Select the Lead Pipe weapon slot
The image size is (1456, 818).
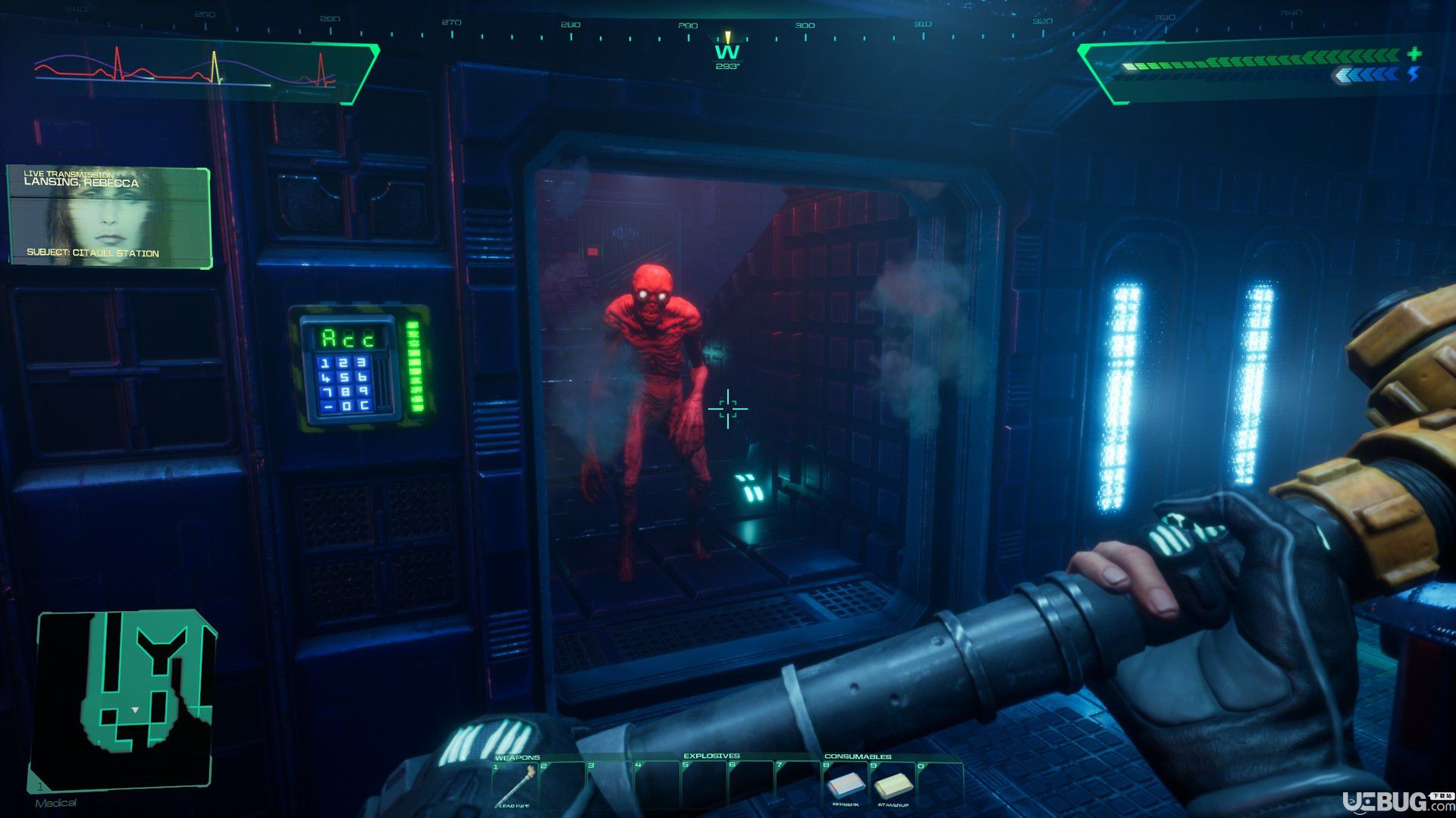click(x=517, y=784)
